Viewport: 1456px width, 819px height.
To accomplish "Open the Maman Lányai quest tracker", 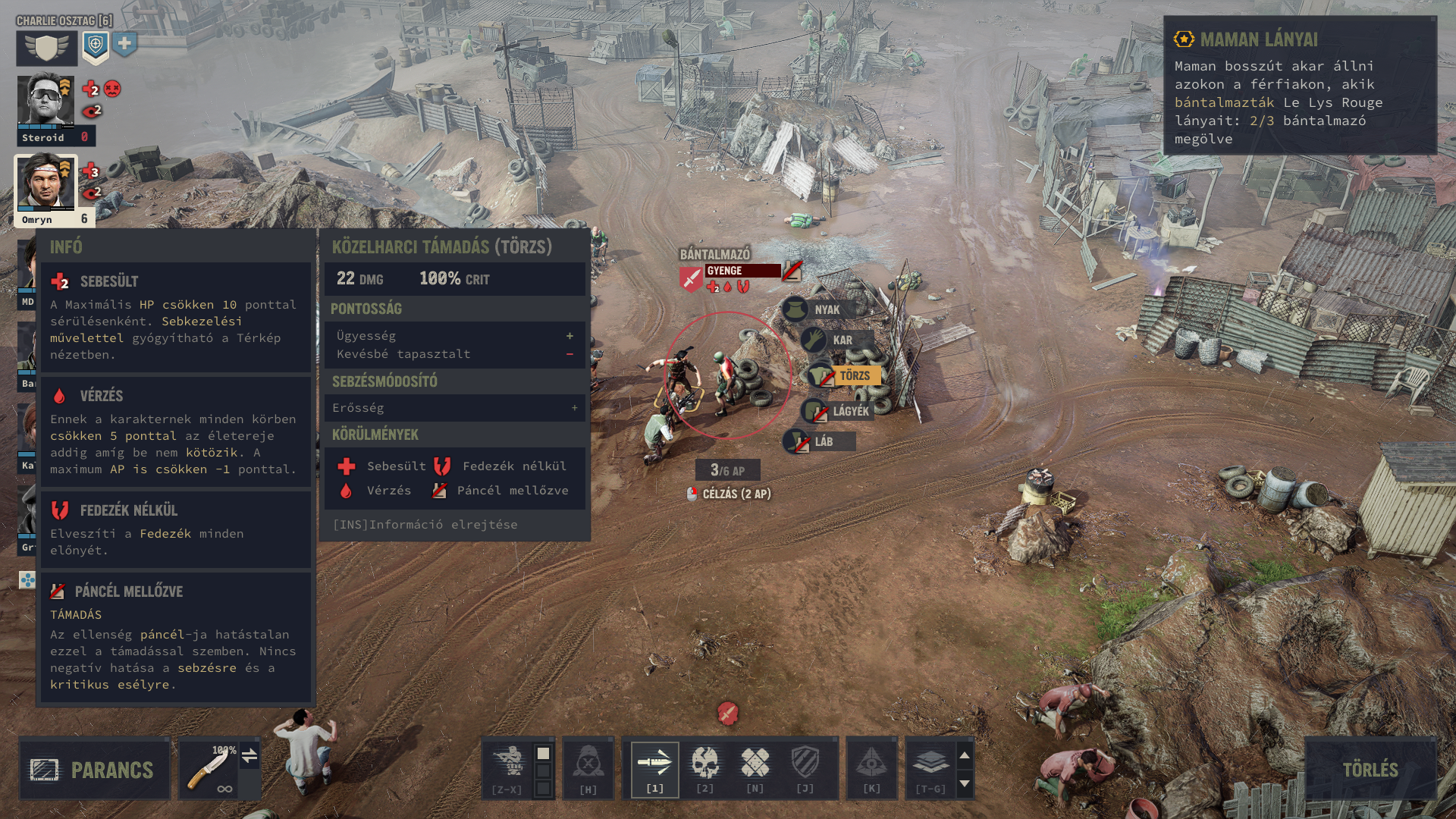I will click(x=1299, y=85).
